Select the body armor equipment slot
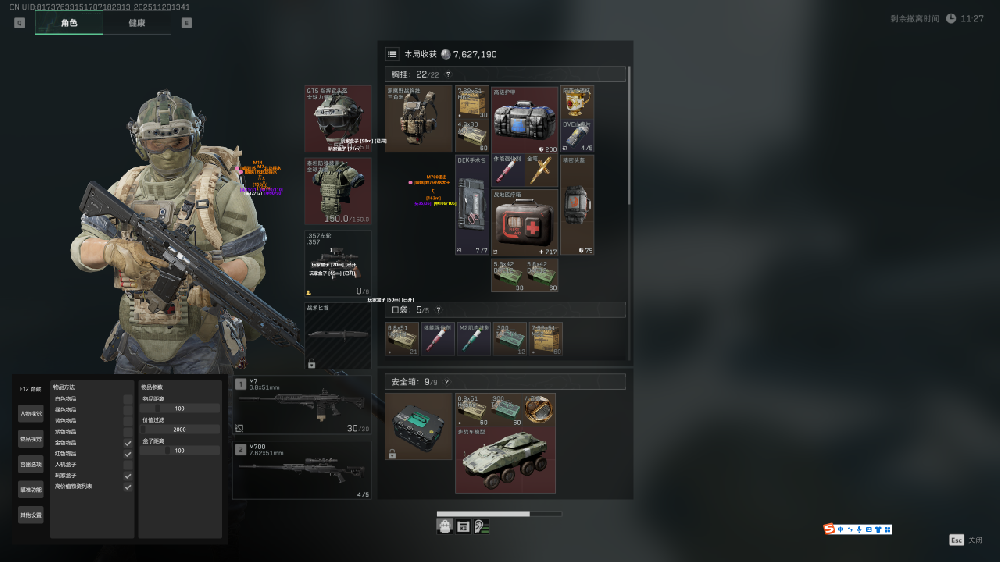Screen dimensions: 1000x562 (x=338, y=190)
